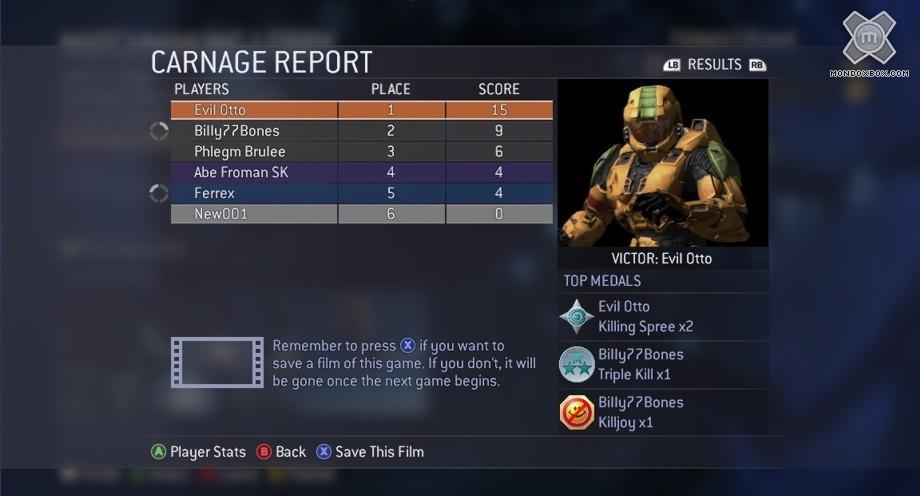
Task: Switch the Results page view
Action: [714, 65]
